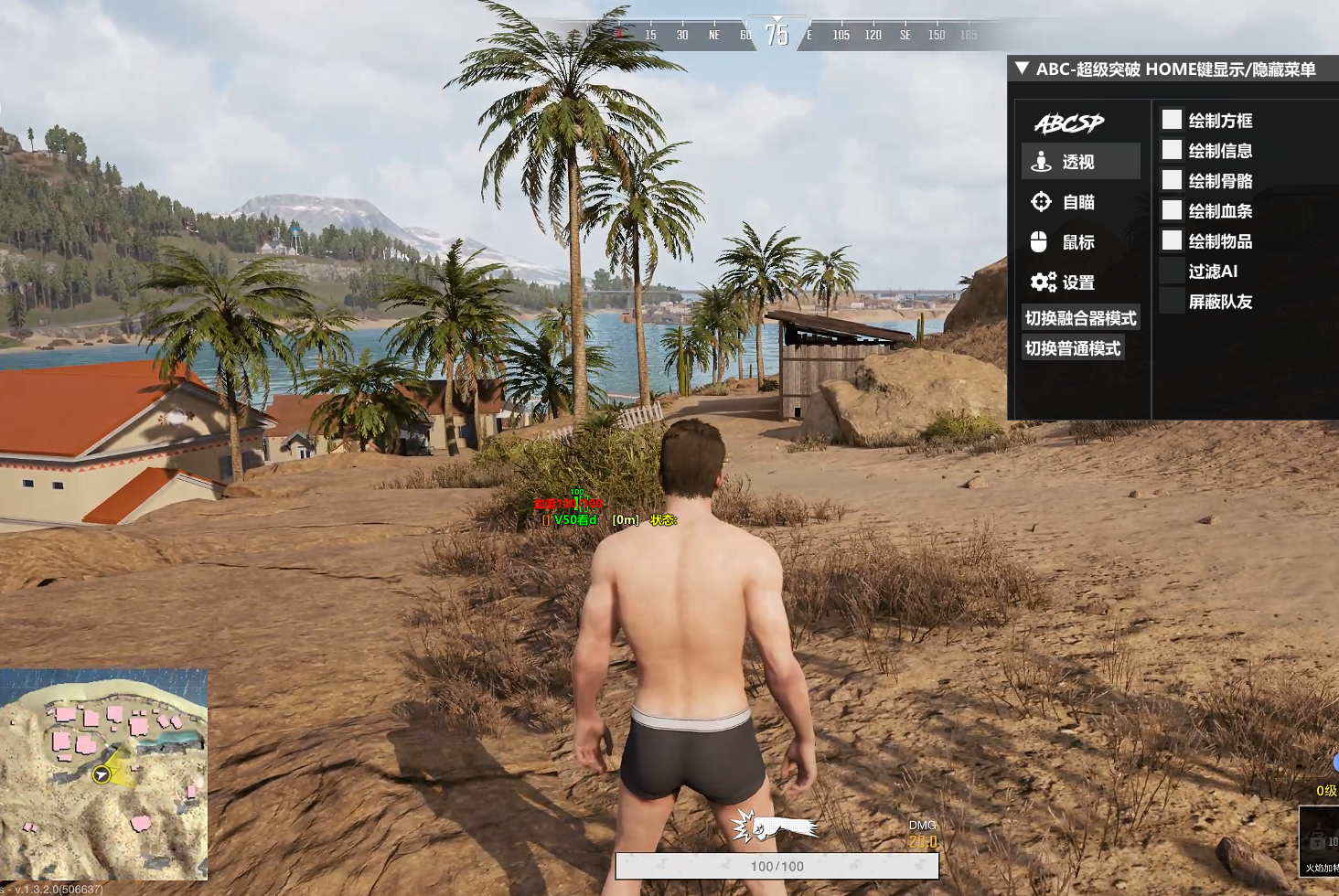Viewport: 1339px width, 896px height.
Task: Open the 自瞄 tab
Action: [1080, 202]
